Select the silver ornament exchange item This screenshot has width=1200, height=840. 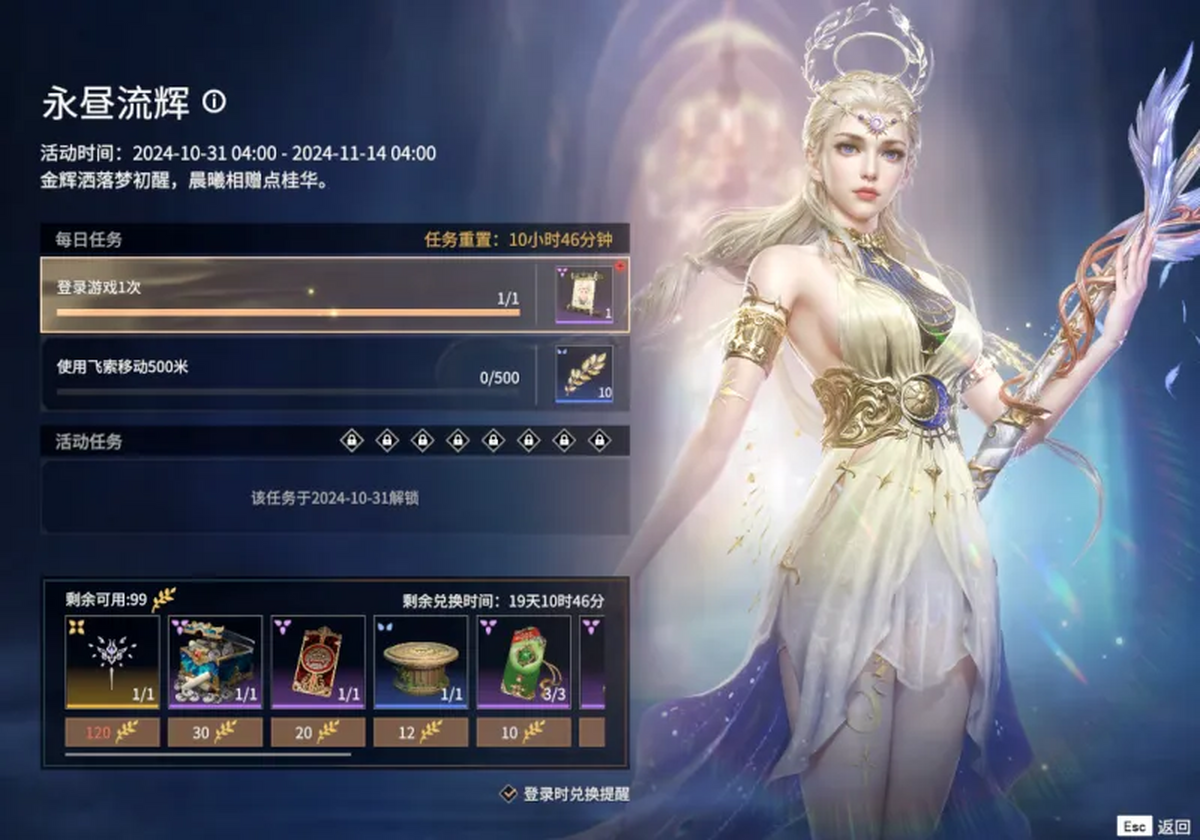(x=112, y=662)
